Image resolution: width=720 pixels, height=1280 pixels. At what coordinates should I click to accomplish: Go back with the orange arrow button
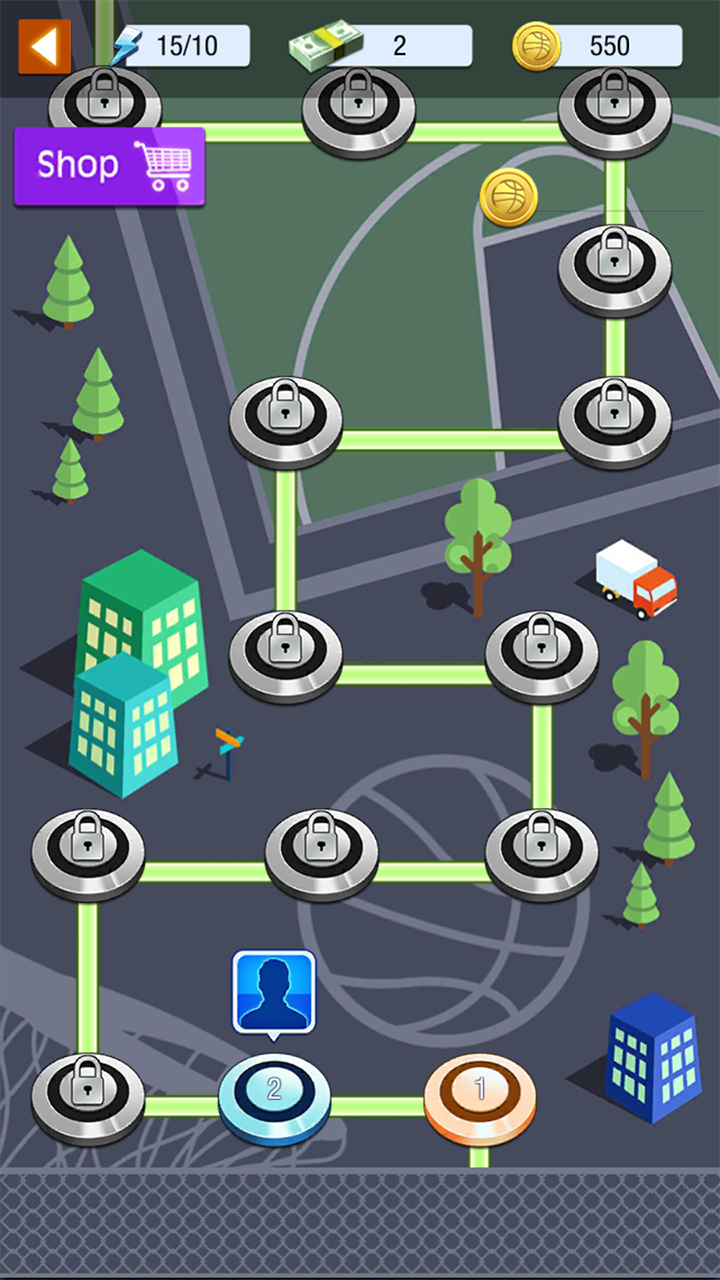44,46
